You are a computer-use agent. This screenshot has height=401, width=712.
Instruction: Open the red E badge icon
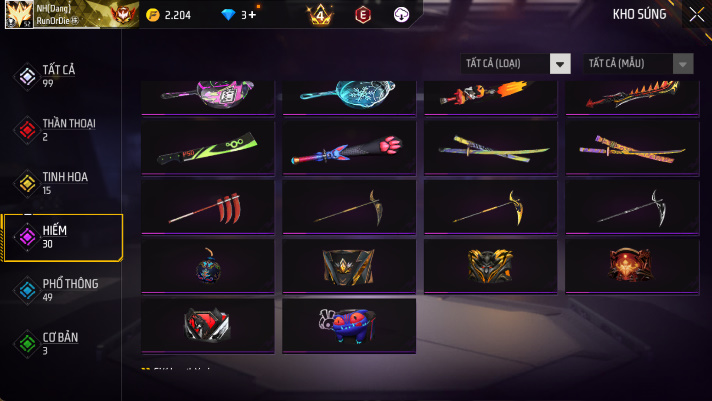pos(362,15)
